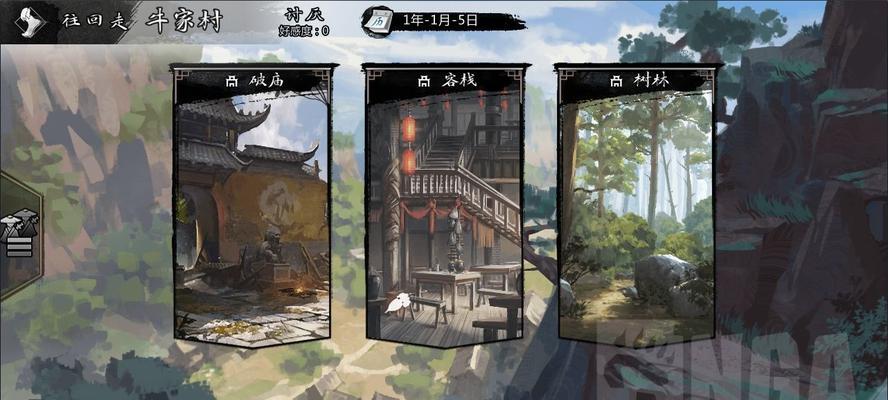Image resolution: width=888 pixels, height=400 pixels.
Task: Expand the hexagonal side menu tab
Action: coord(18,233)
